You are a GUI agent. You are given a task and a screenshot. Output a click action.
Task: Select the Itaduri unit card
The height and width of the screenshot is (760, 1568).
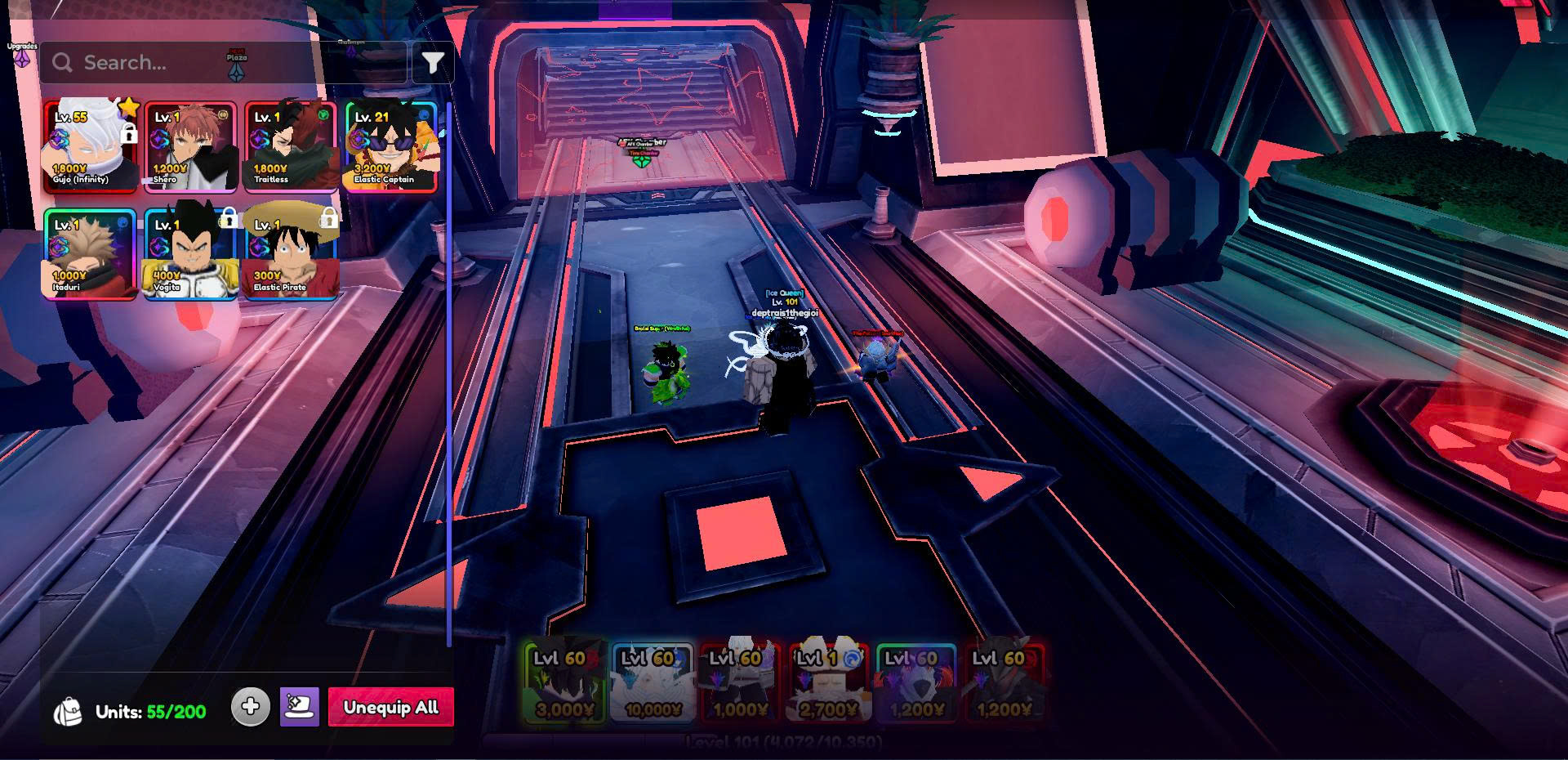tap(91, 254)
